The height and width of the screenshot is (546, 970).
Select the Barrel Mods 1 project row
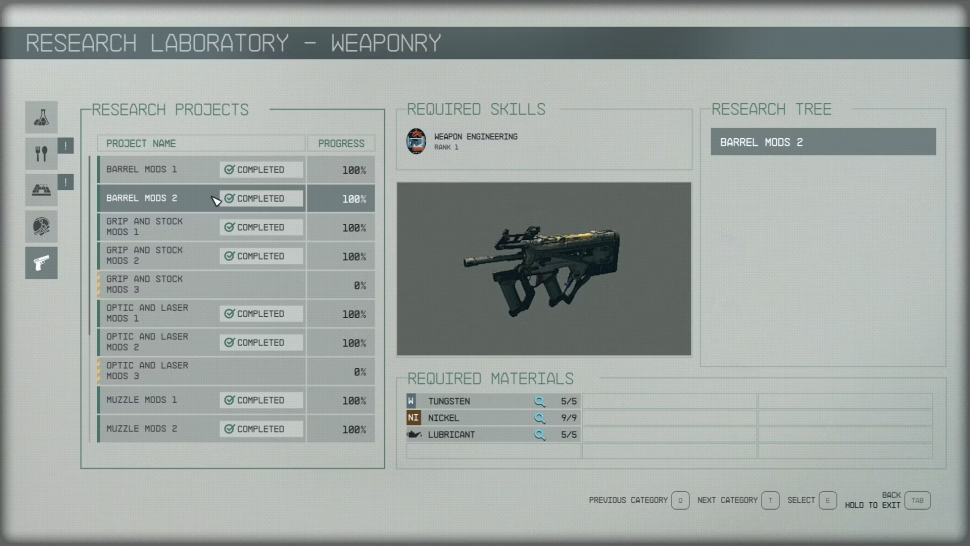point(236,170)
